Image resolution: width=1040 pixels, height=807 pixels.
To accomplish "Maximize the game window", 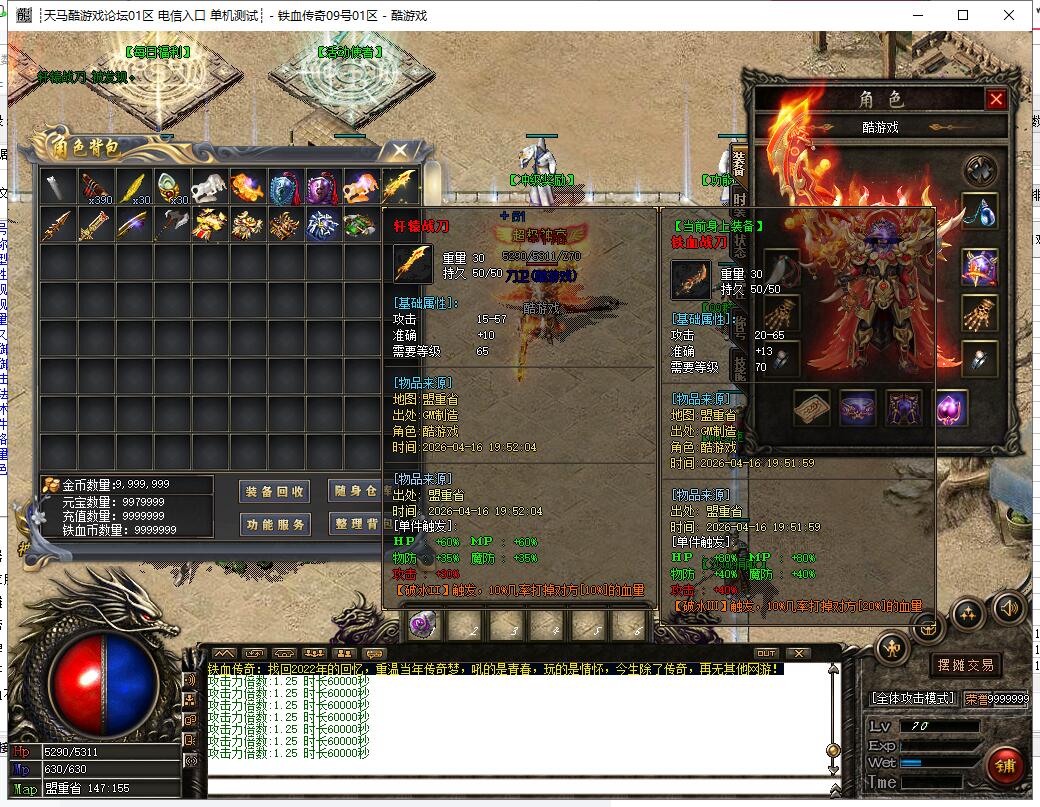I will pos(963,15).
